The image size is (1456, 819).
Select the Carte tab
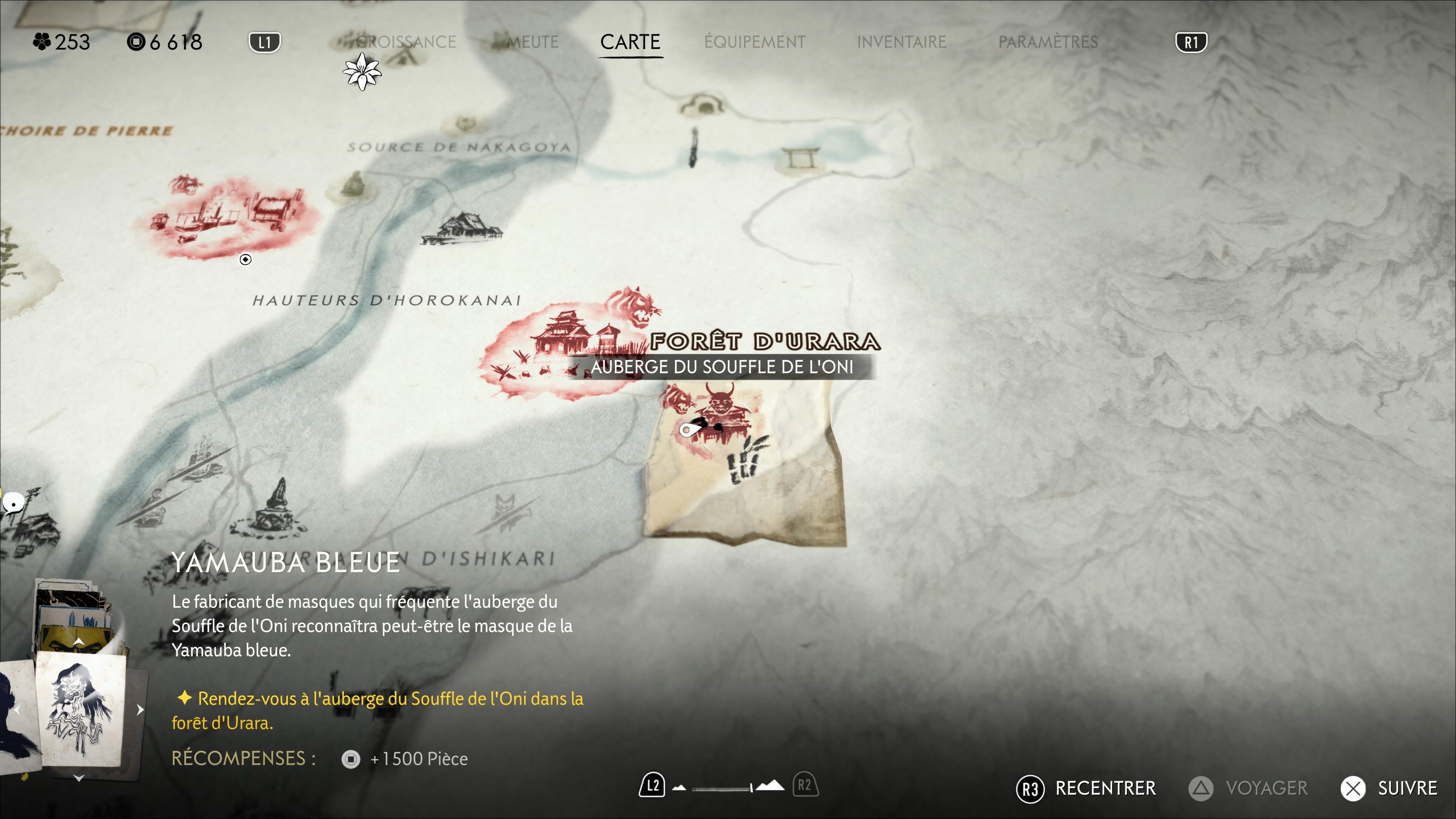[630, 42]
